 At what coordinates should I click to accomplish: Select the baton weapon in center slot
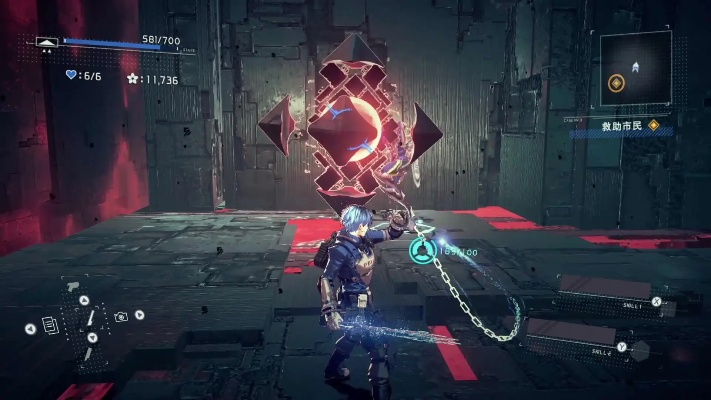pos(89,319)
